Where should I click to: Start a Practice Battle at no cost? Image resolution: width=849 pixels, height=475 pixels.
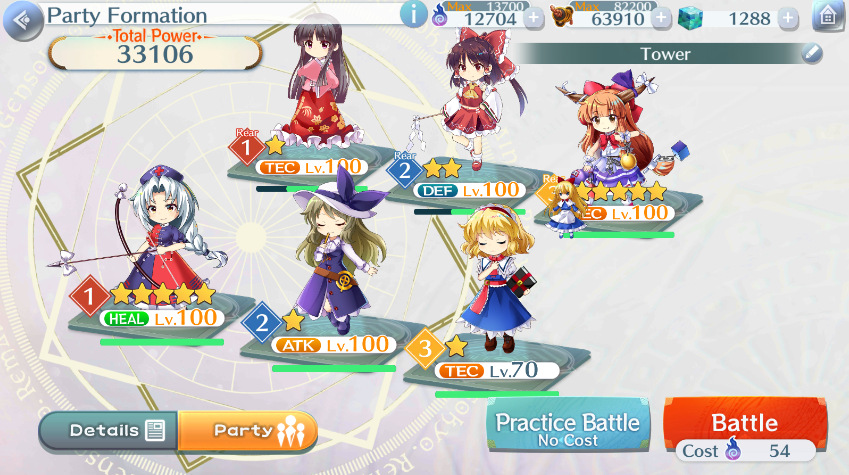click(568, 428)
